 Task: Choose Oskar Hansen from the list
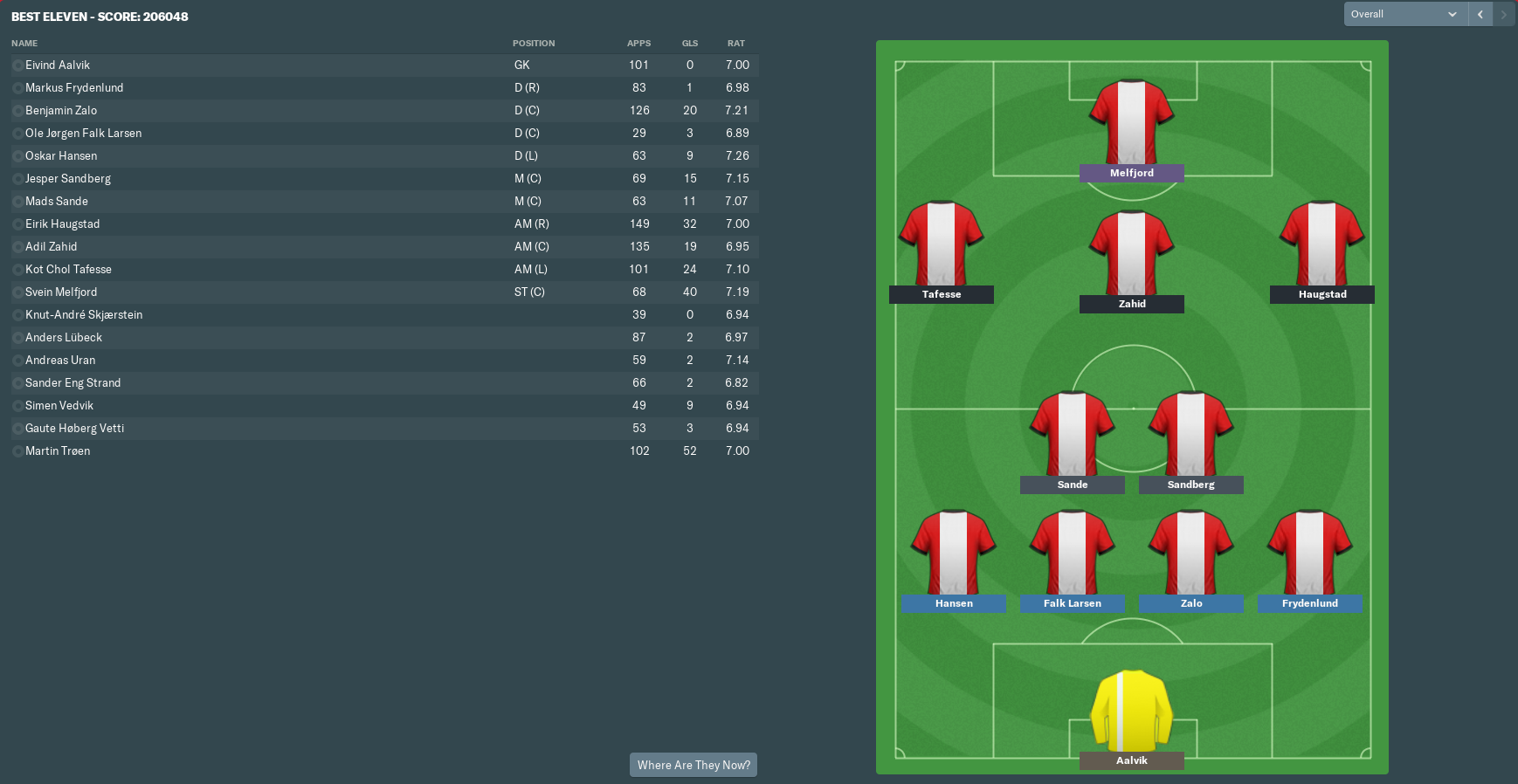(61, 156)
